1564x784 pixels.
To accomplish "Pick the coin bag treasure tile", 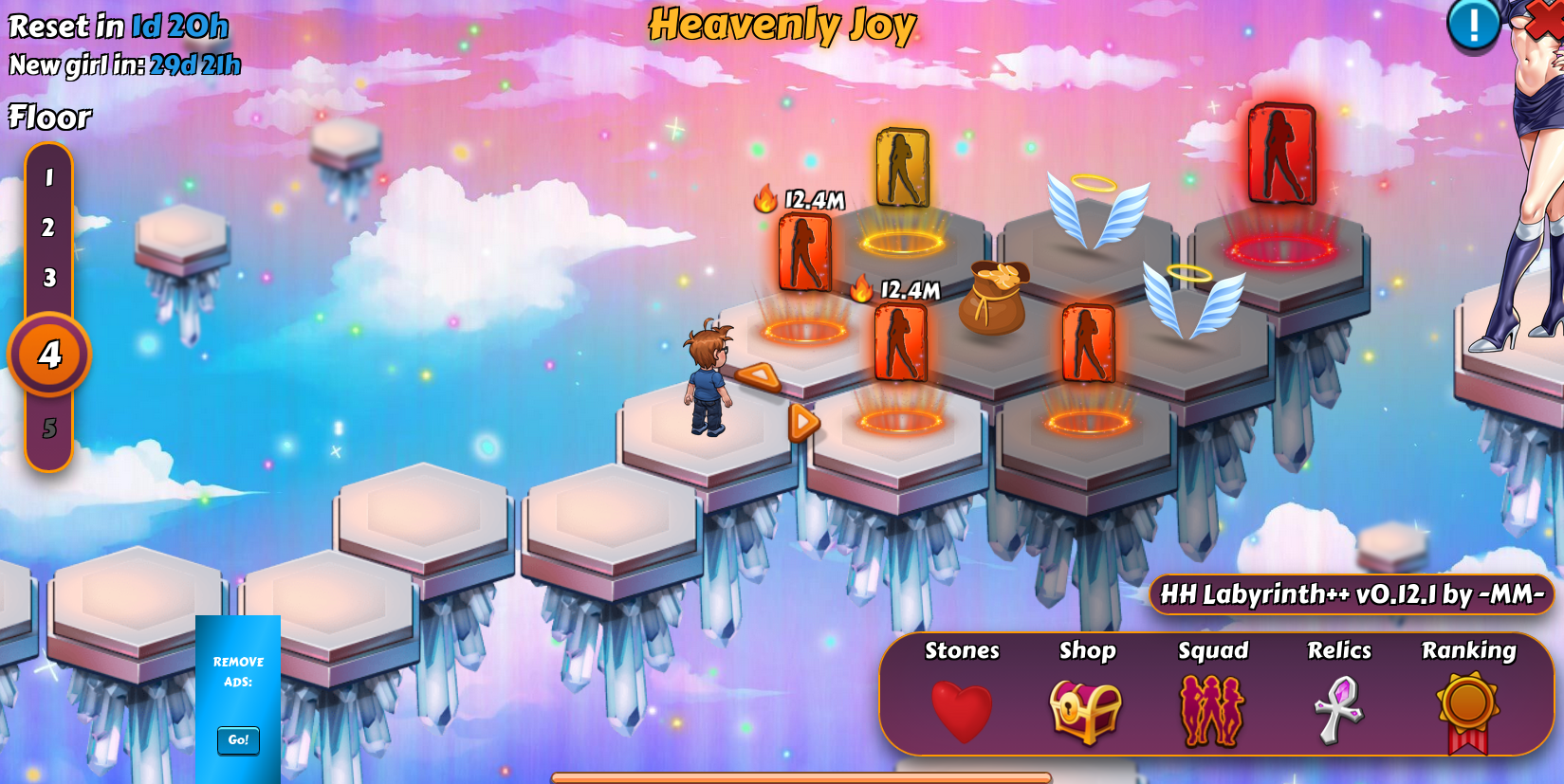I will 993,298.
